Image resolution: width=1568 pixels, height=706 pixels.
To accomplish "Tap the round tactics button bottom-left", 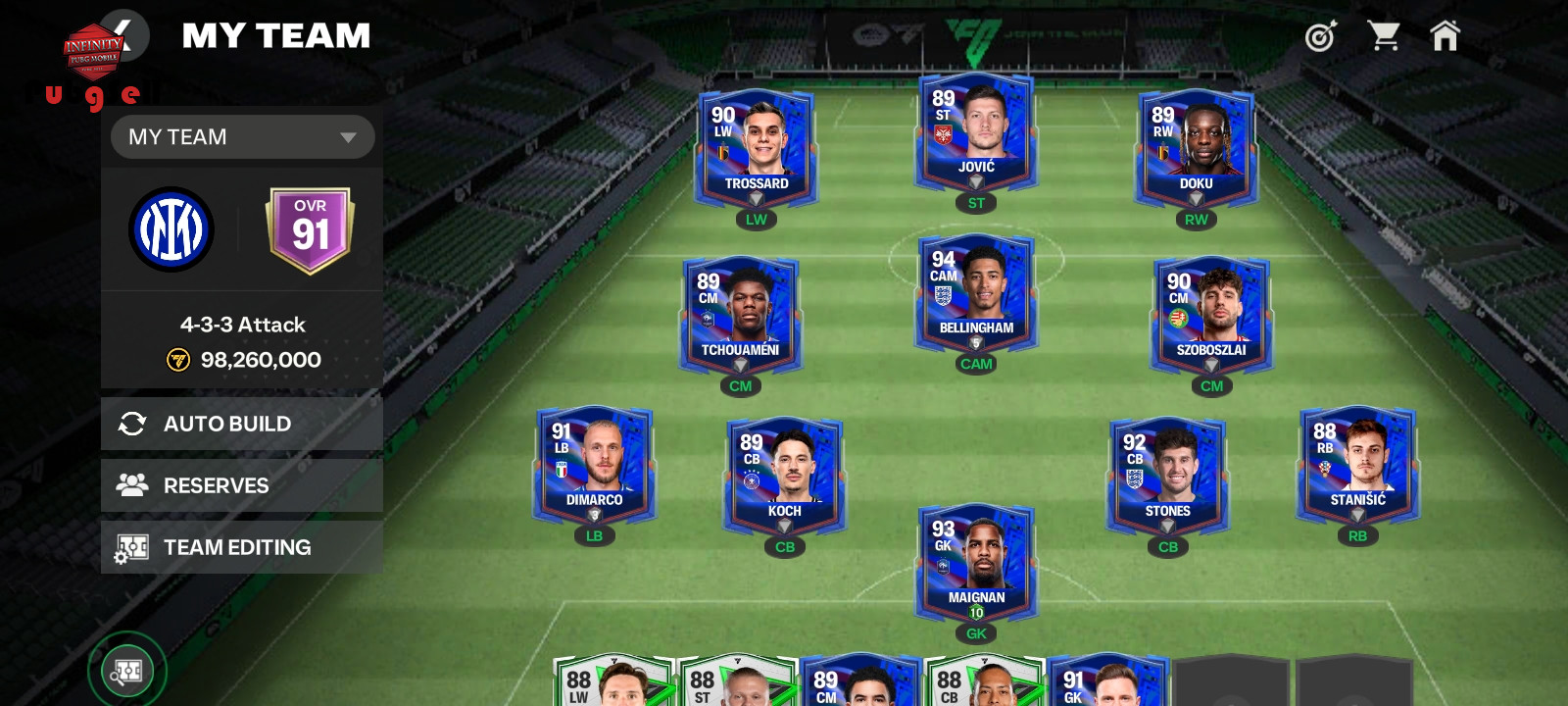I will click(x=127, y=672).
